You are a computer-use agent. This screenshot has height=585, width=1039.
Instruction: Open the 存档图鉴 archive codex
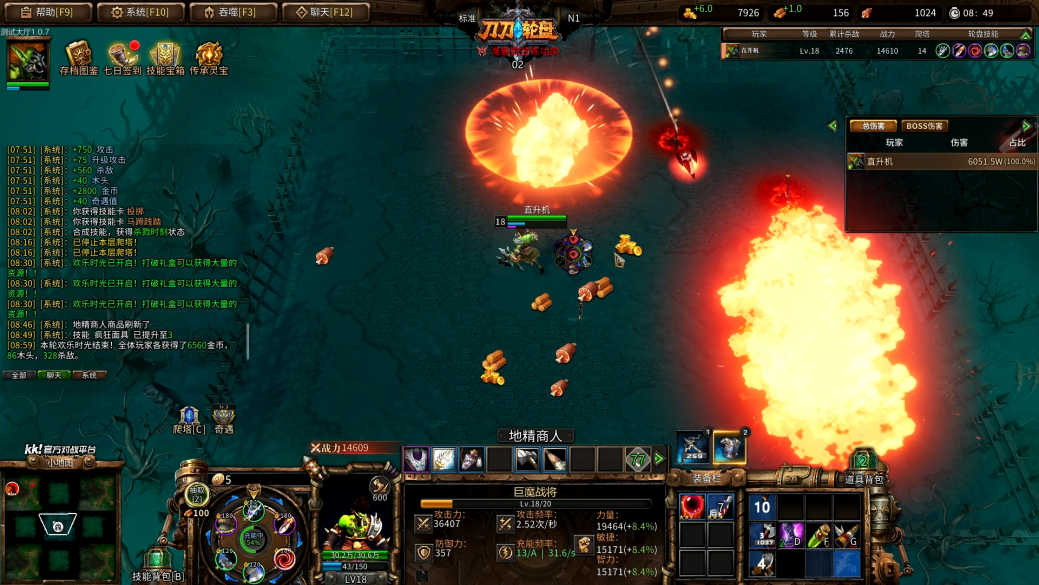(79, 56)
